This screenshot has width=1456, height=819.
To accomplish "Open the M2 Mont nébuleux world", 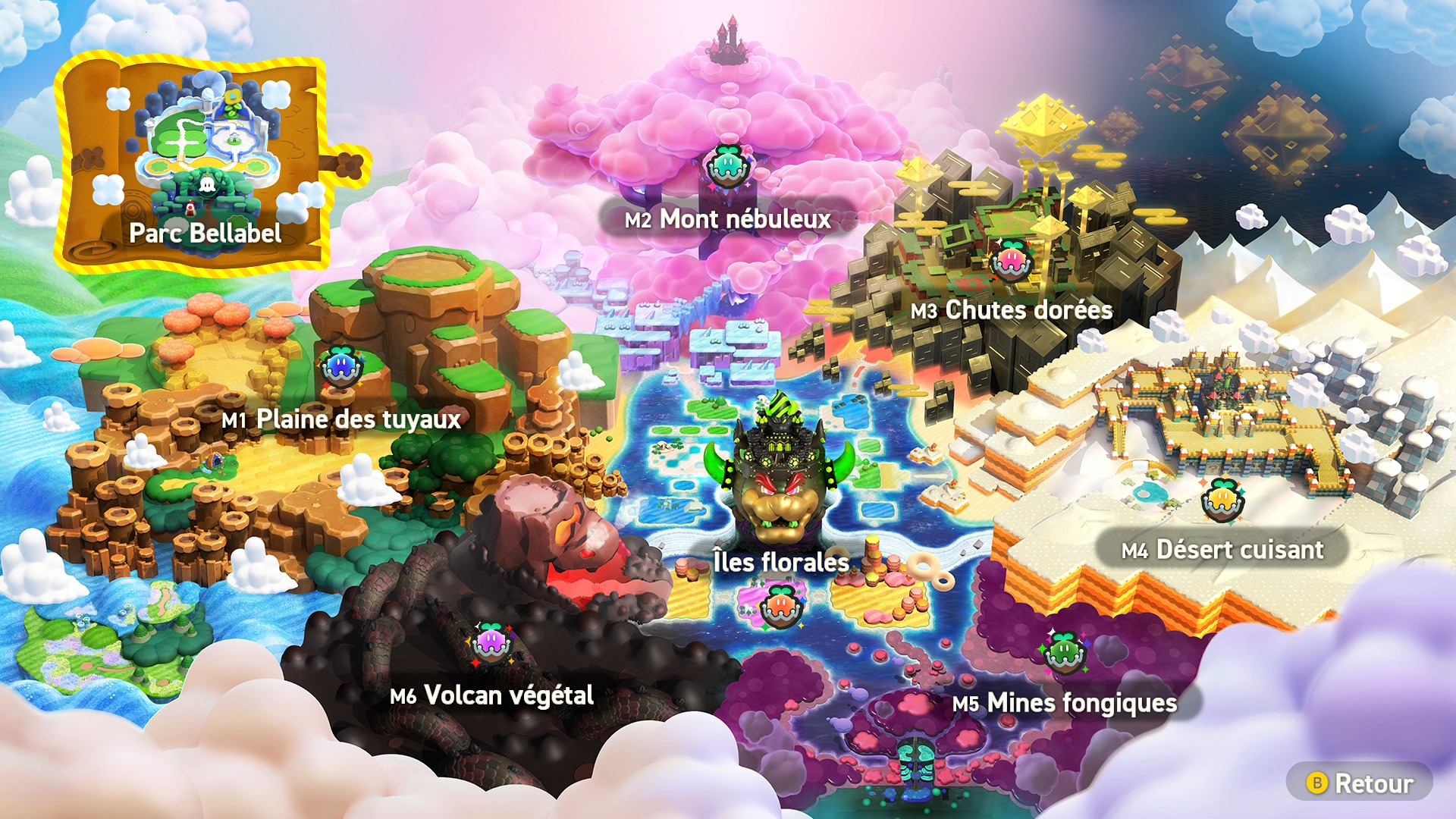I will tap(728, 219).
